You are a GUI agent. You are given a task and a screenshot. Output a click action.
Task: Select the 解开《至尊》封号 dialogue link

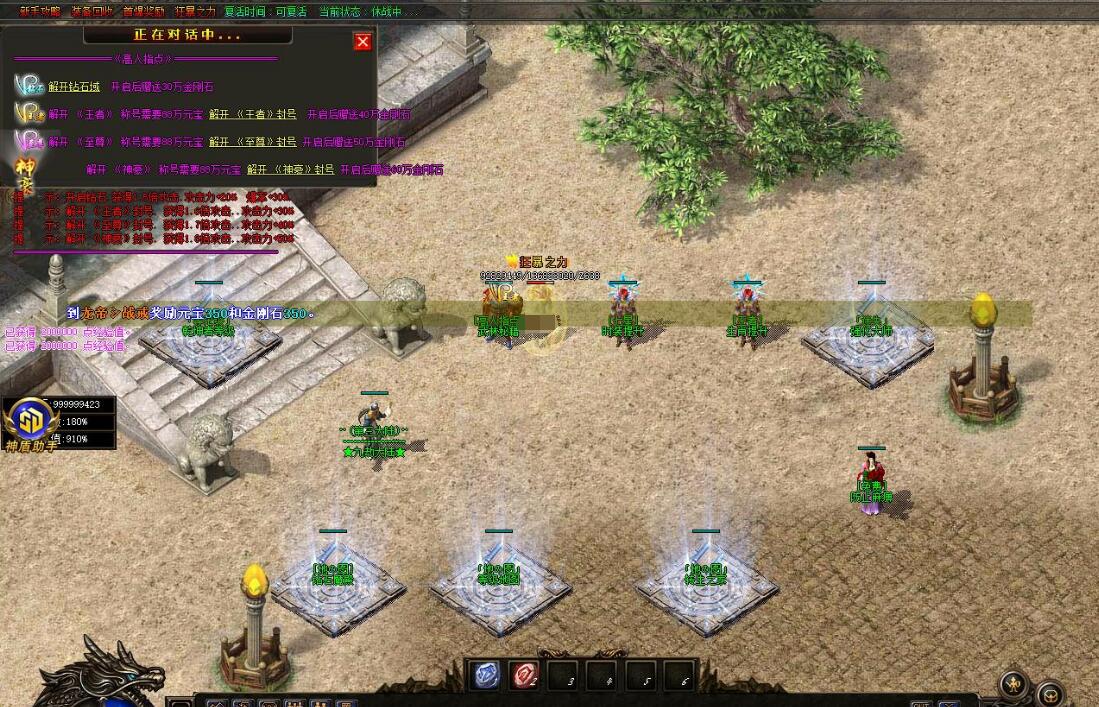click(252, 142)
